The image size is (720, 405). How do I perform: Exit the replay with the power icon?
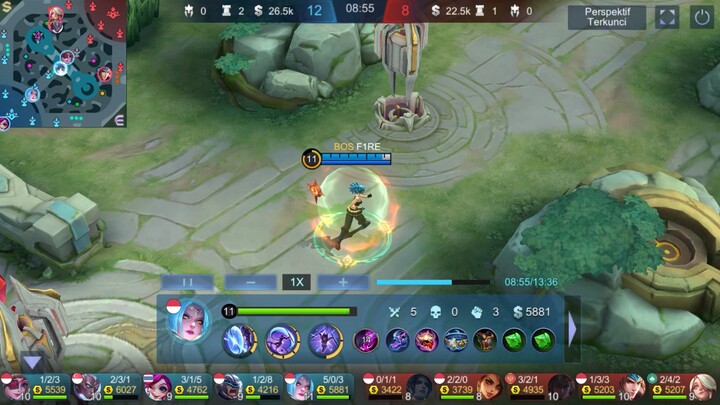(700, 17)
